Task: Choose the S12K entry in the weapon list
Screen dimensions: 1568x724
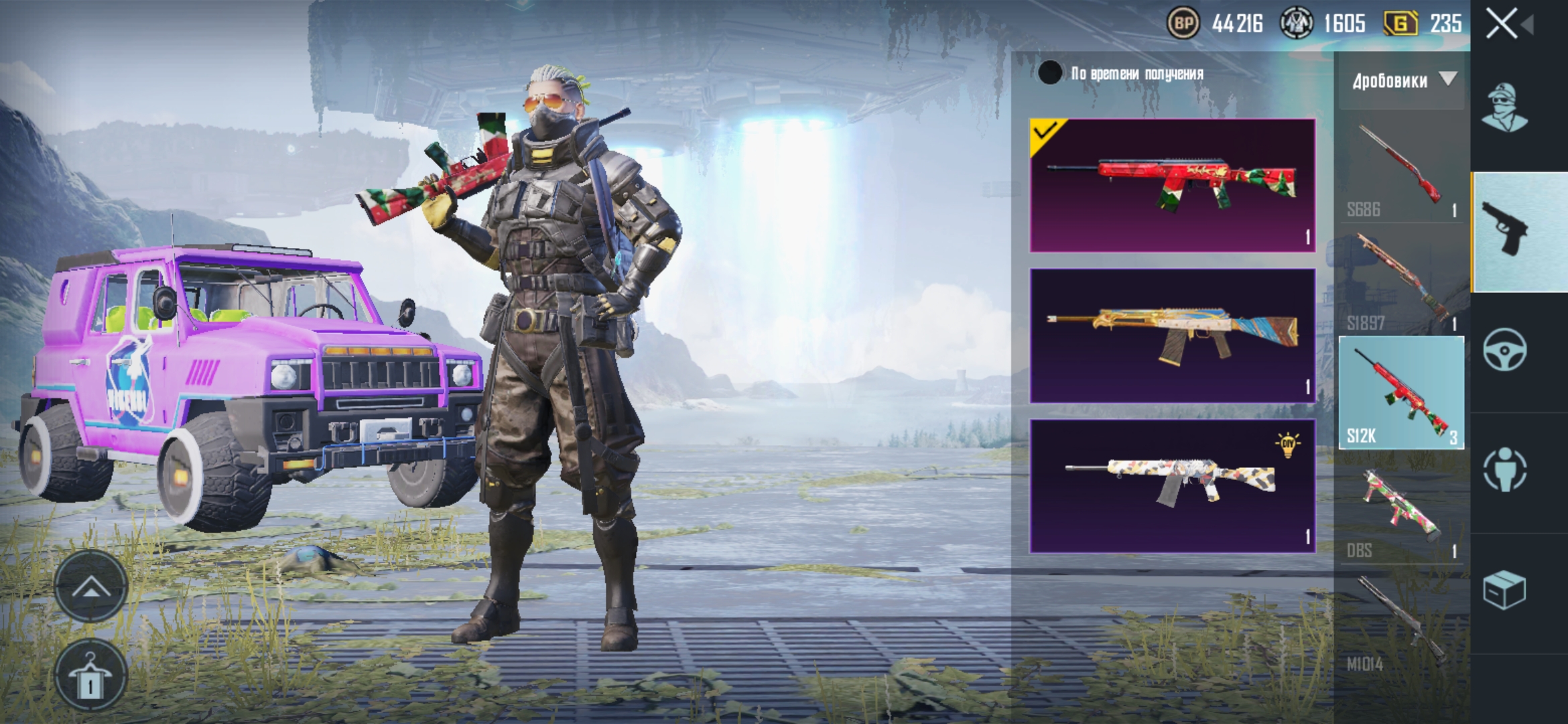Action: click(1401, 393)
